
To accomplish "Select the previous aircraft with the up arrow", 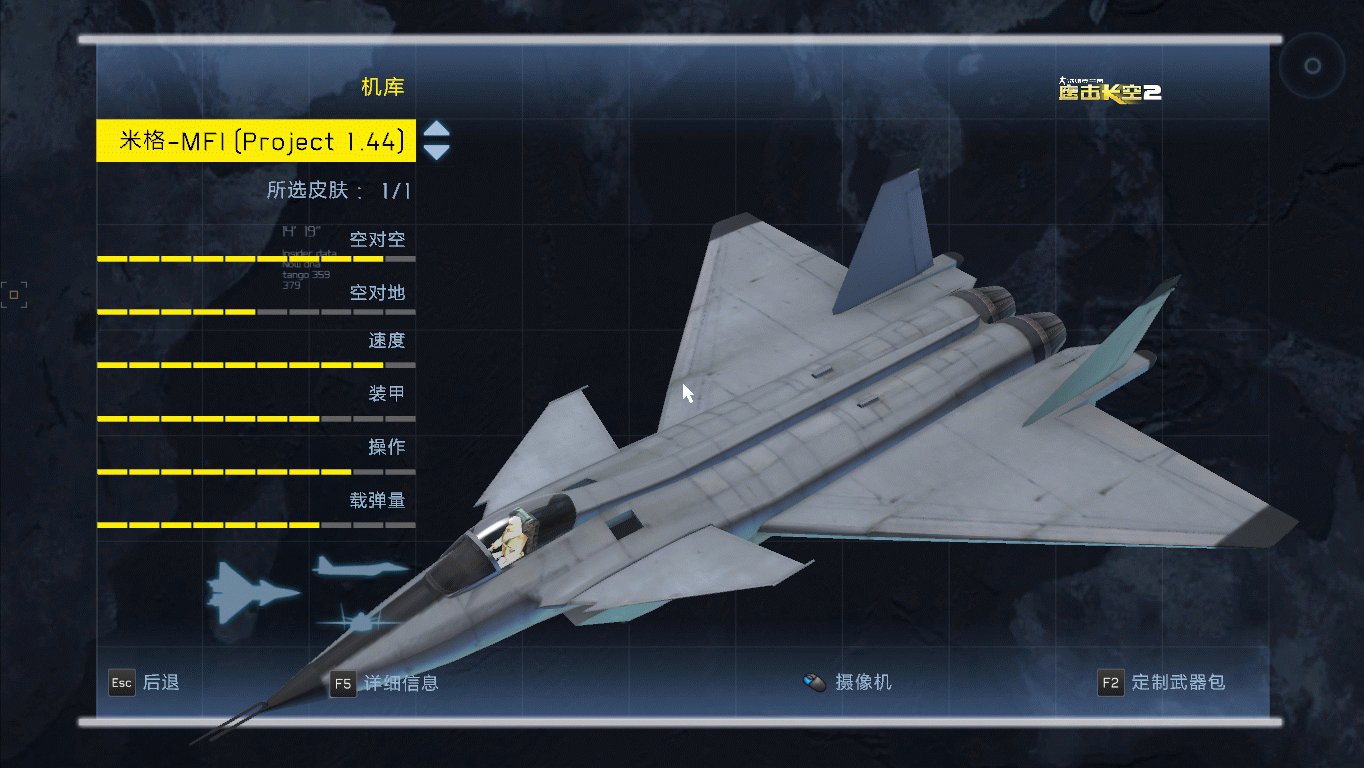I will coord(437,131).
